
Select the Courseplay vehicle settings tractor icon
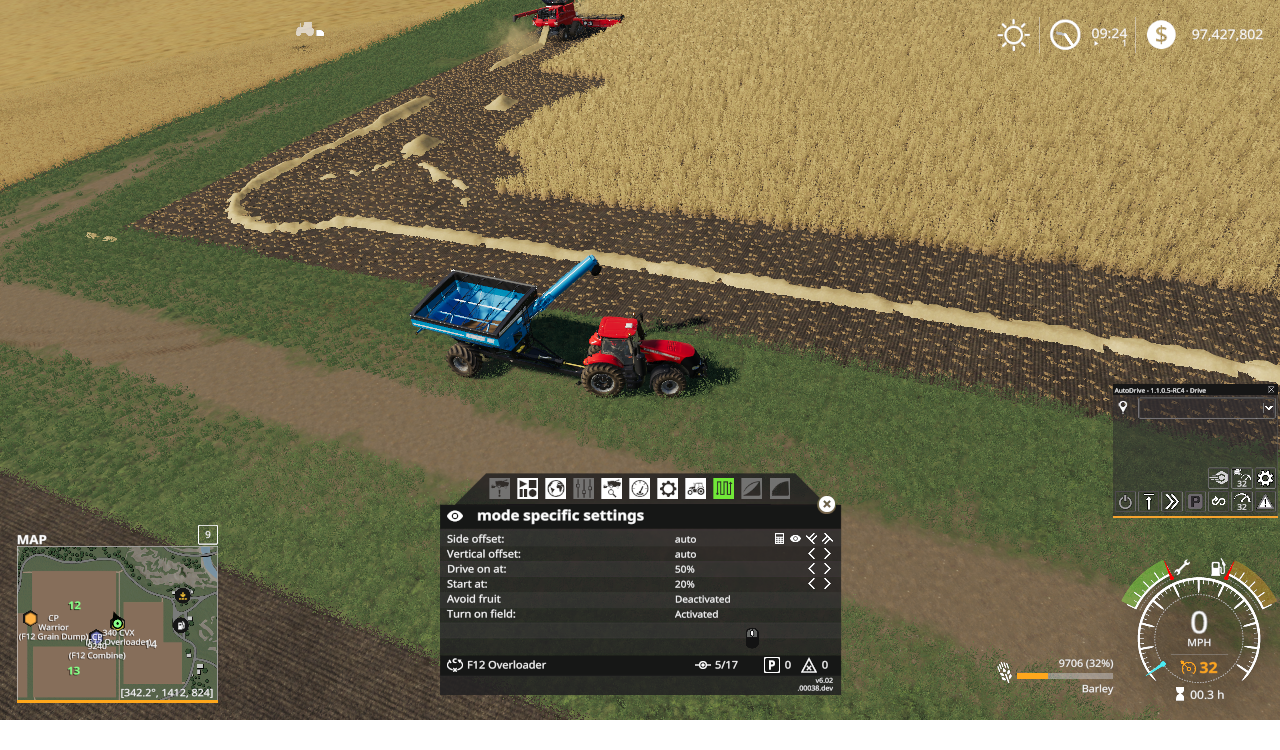[694, 488]
